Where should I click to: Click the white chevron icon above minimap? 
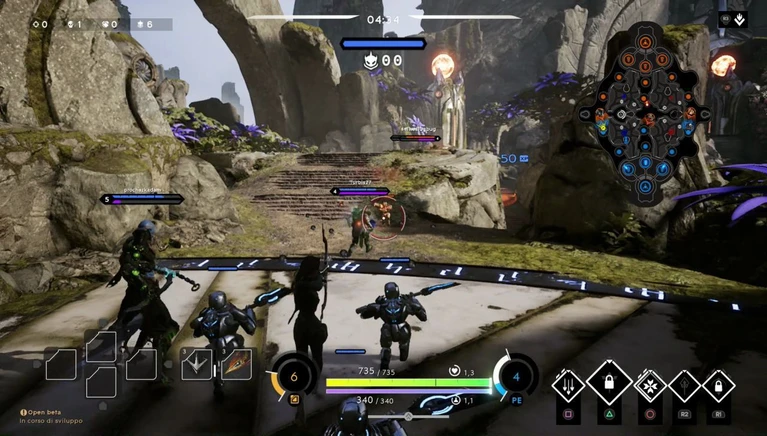coord(740,19)
